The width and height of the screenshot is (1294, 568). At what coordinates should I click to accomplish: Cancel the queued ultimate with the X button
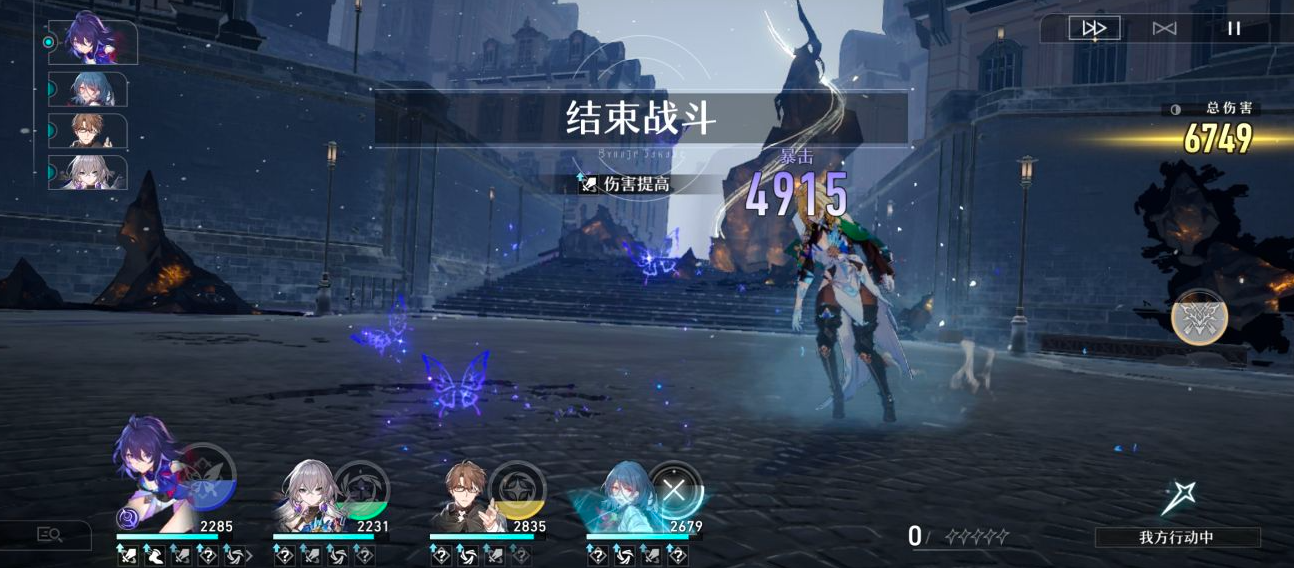(x=674, y=490)
